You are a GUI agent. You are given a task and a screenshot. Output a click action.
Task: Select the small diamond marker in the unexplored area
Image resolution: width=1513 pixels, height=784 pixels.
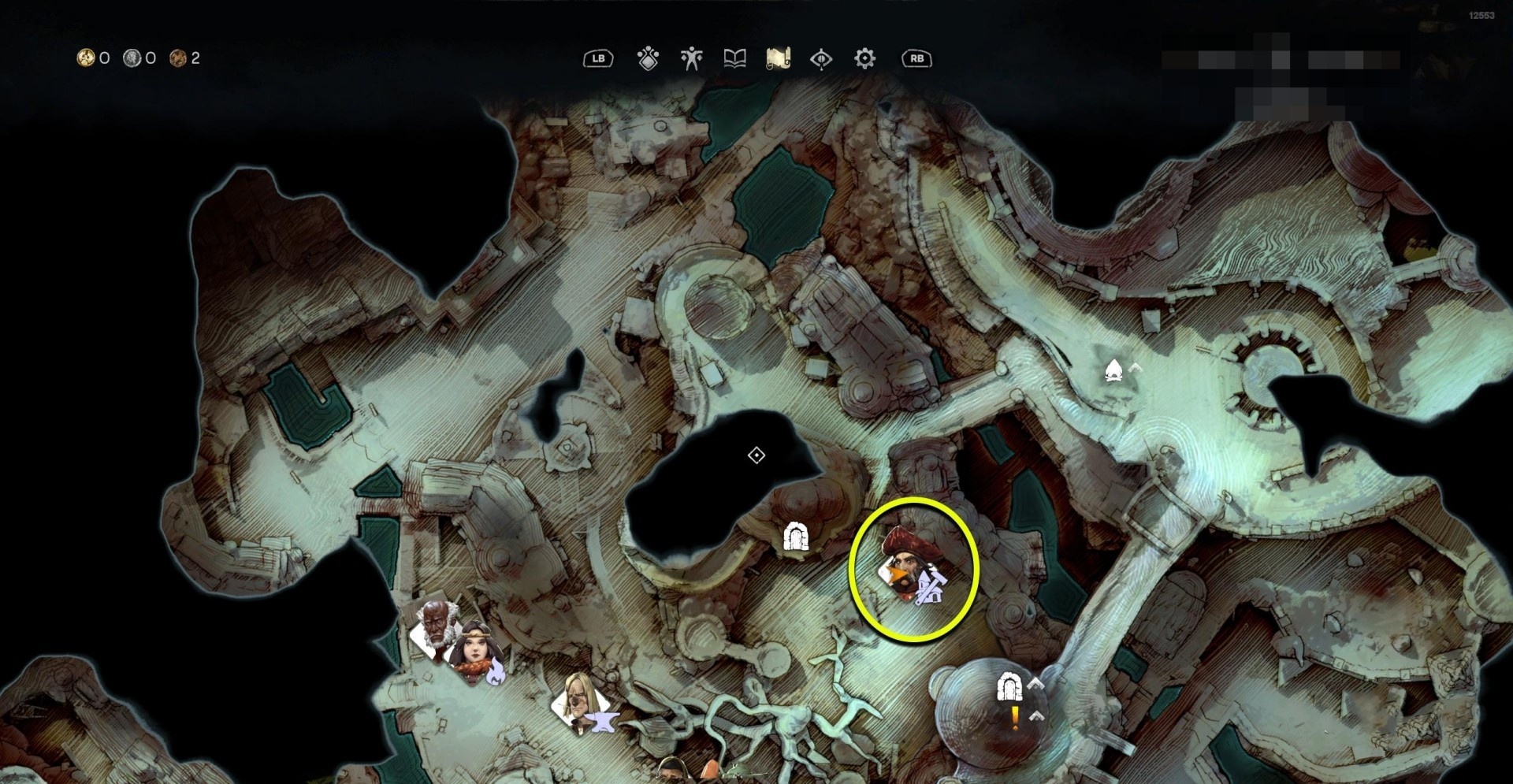(x=756, y=455)
